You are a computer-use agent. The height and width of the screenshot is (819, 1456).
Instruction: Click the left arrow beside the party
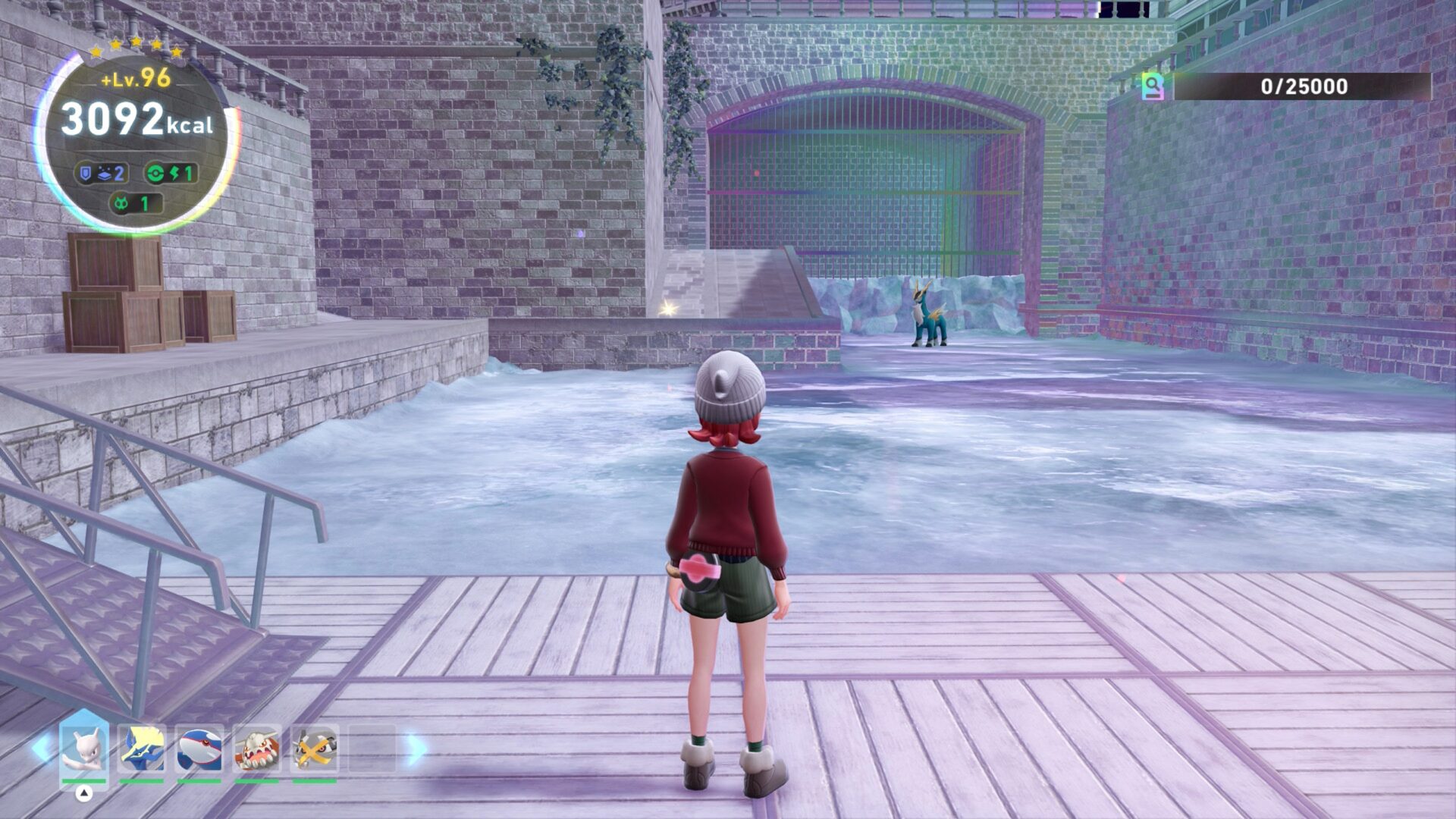[x=41, y=748]
